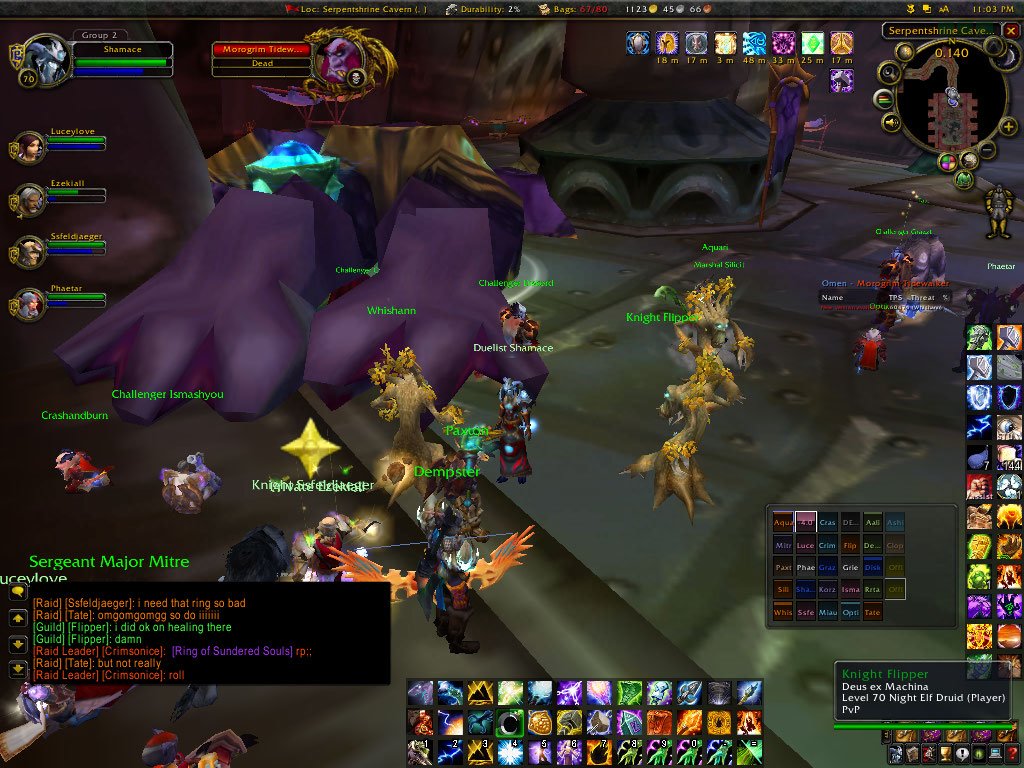Select the Aqua raid frame cell
The image size is (1024, 768).
(782, 523)
